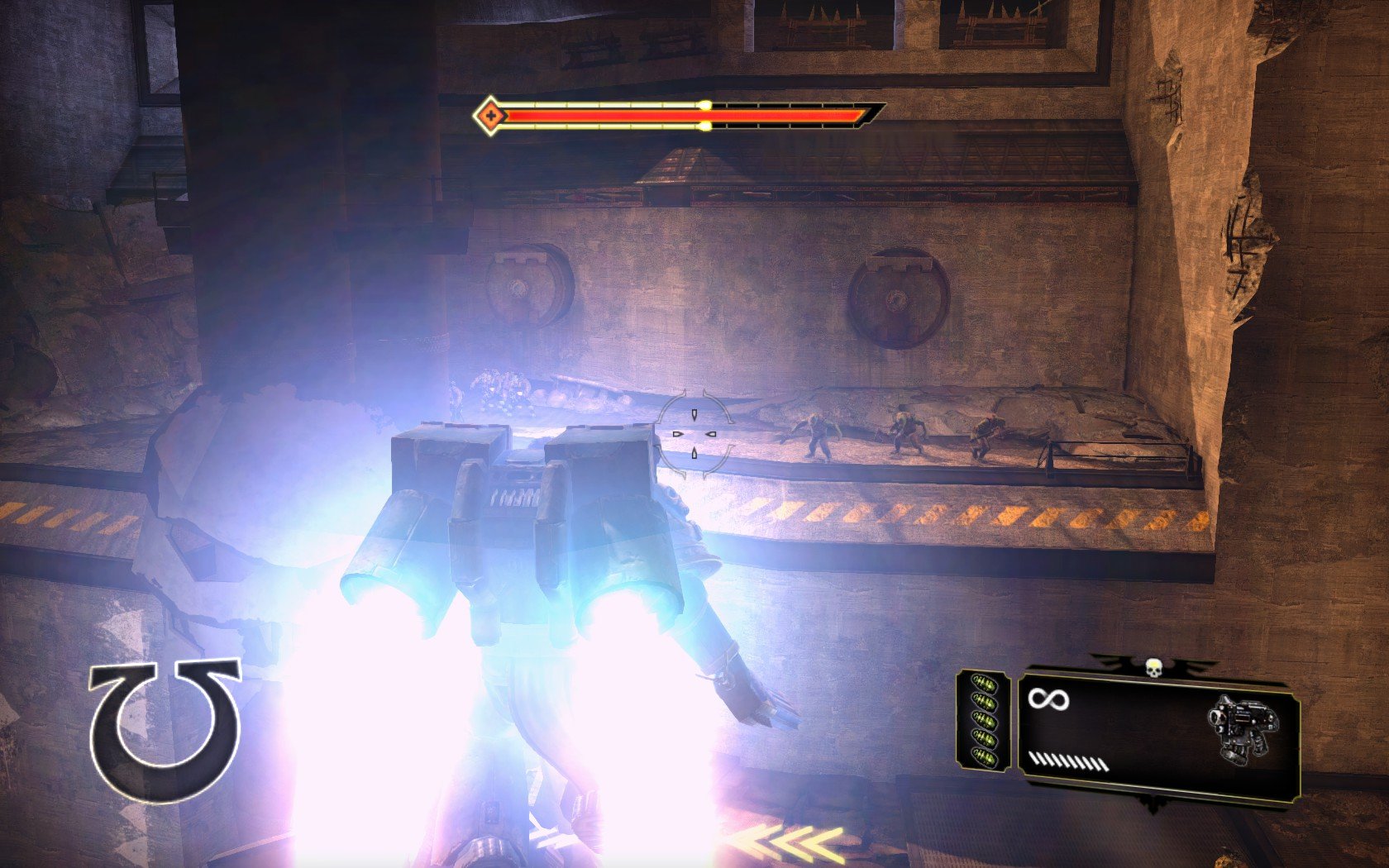Click the infinity ammo symbol
Viewport: 1389px width, 868px height.
coord(1048,699)
